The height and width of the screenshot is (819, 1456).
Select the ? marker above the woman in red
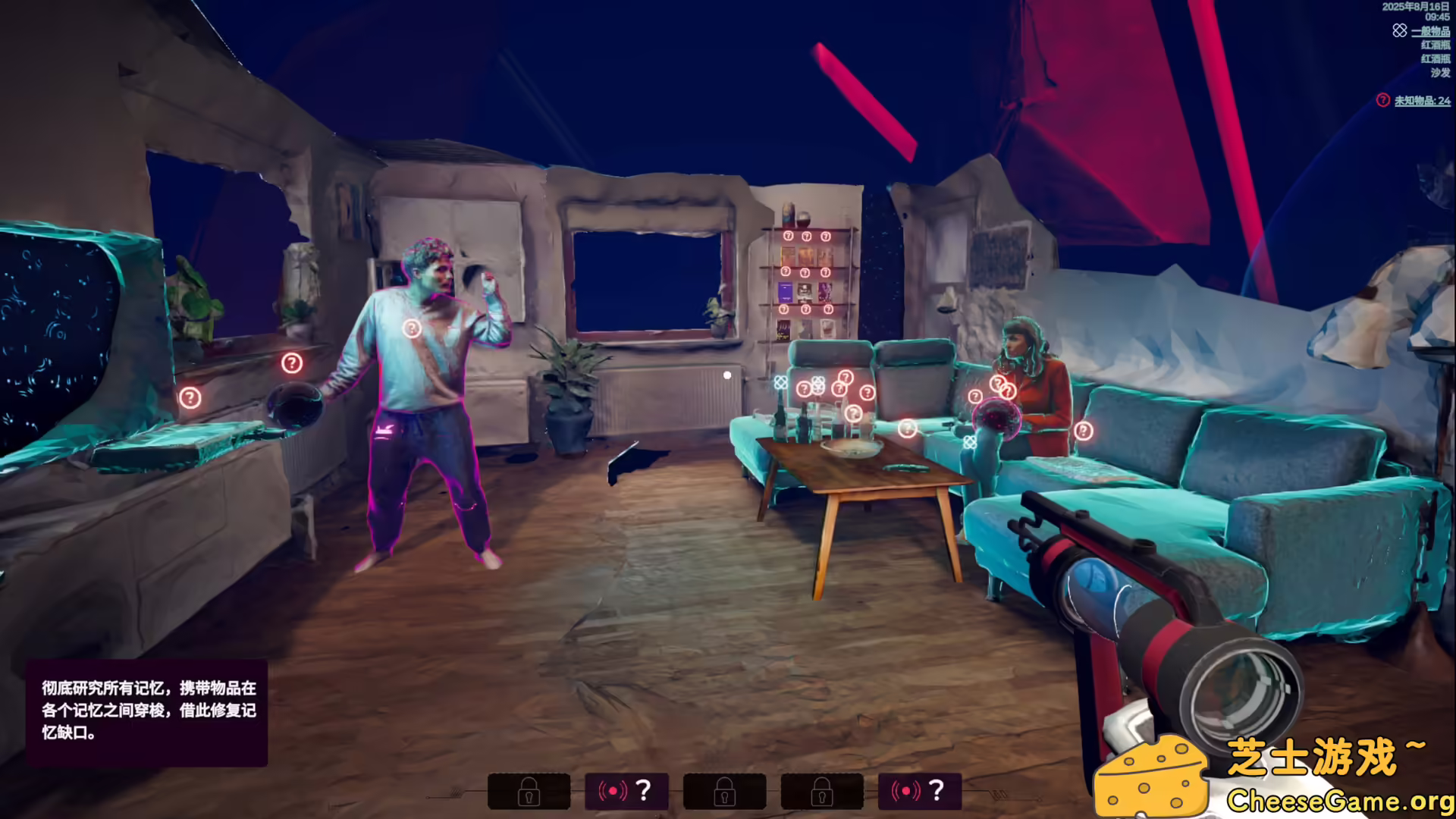pyautogui.click(x=998, y=383)
